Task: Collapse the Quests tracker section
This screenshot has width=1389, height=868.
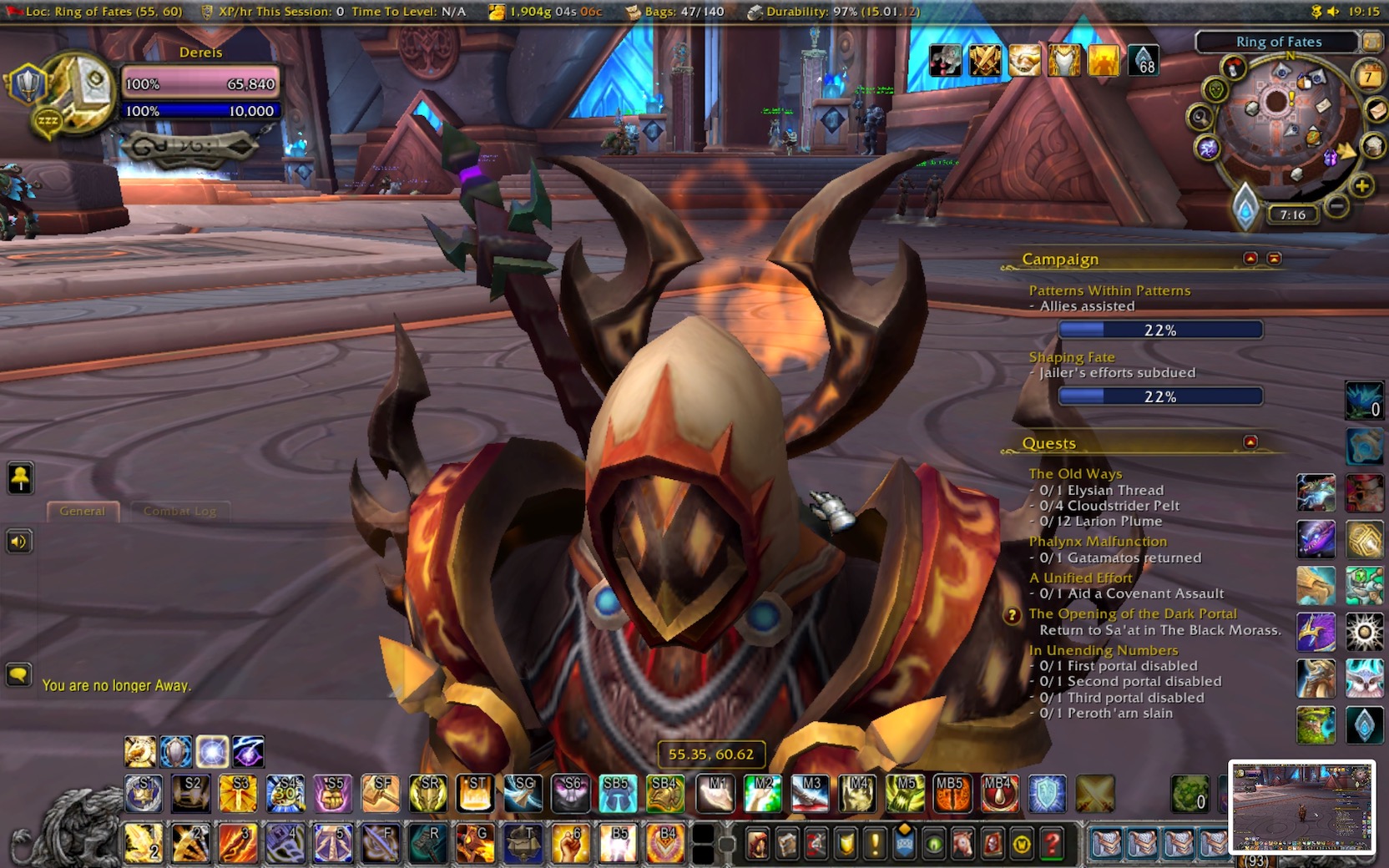Action: (1250, 442)
